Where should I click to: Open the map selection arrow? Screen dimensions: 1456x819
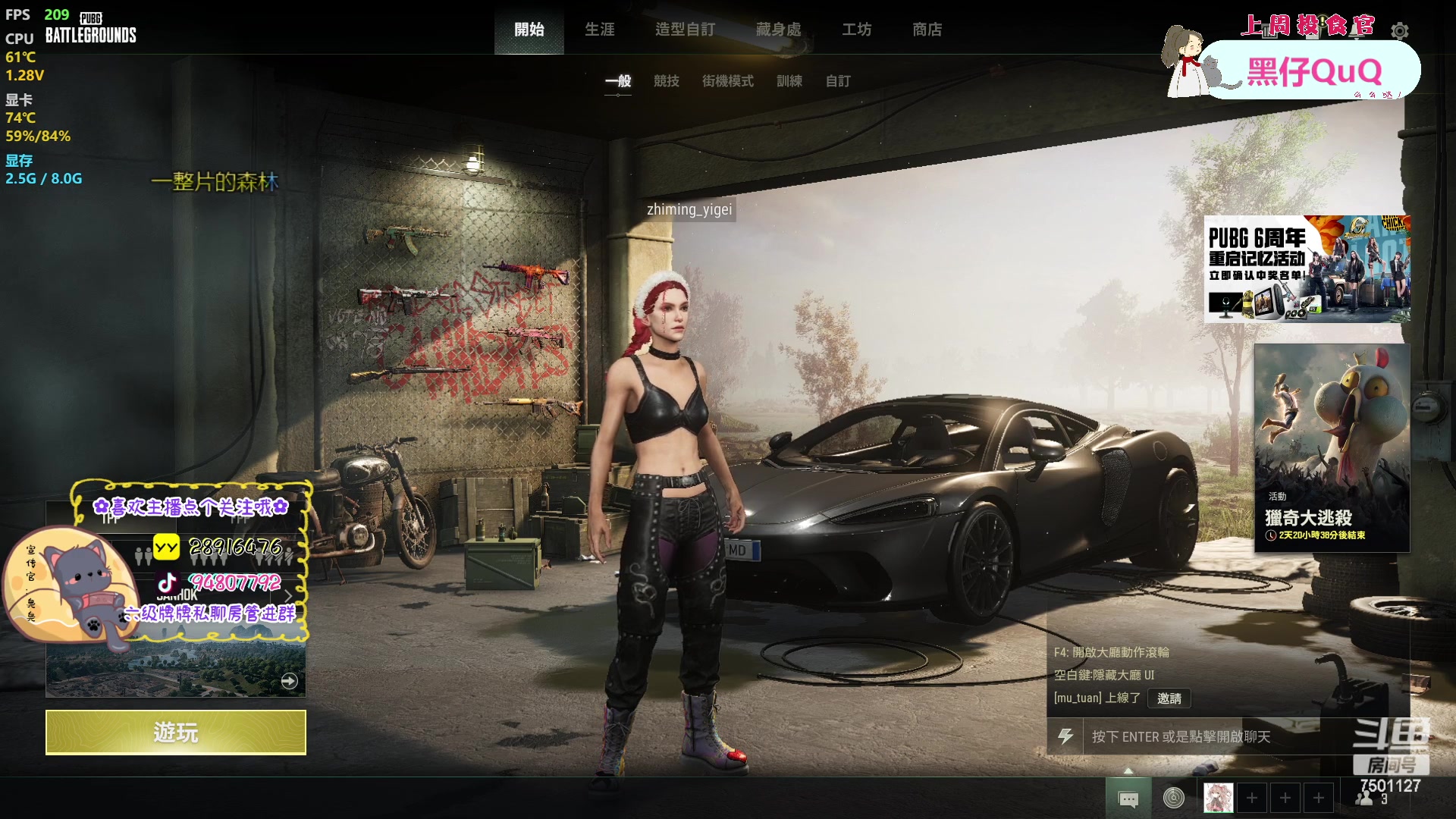point(289,681)
